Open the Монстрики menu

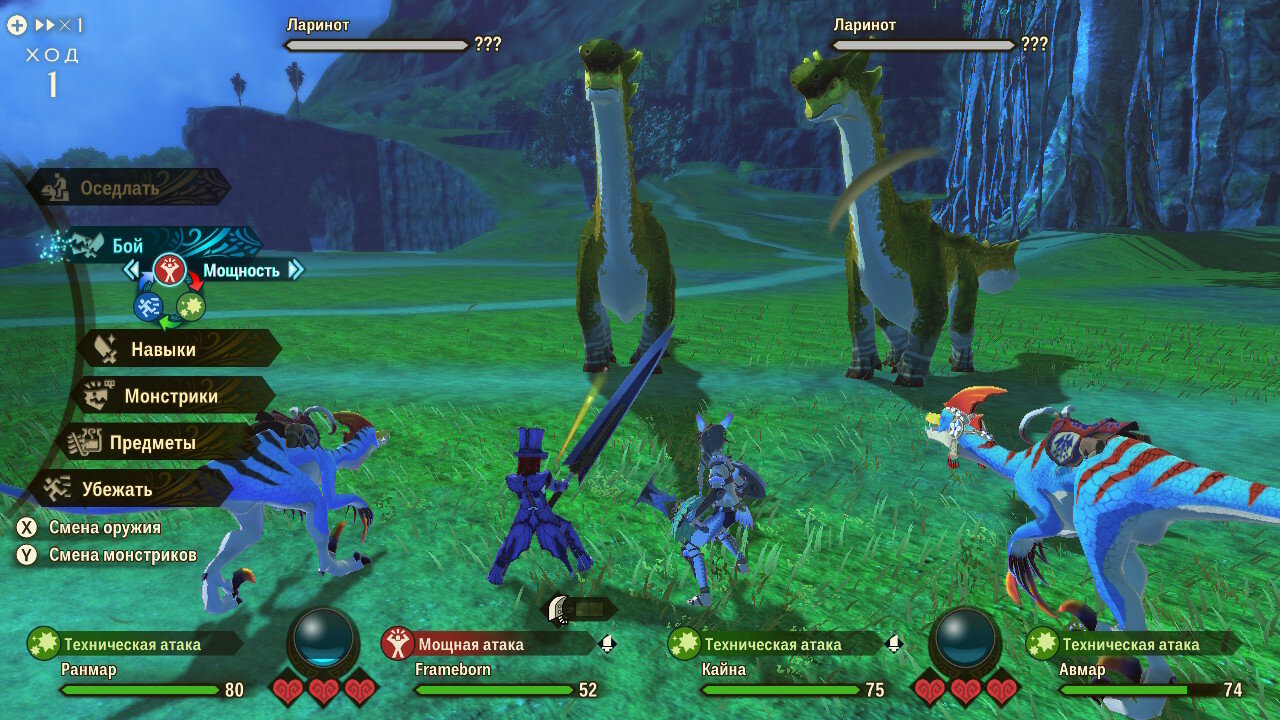[170, 396]
